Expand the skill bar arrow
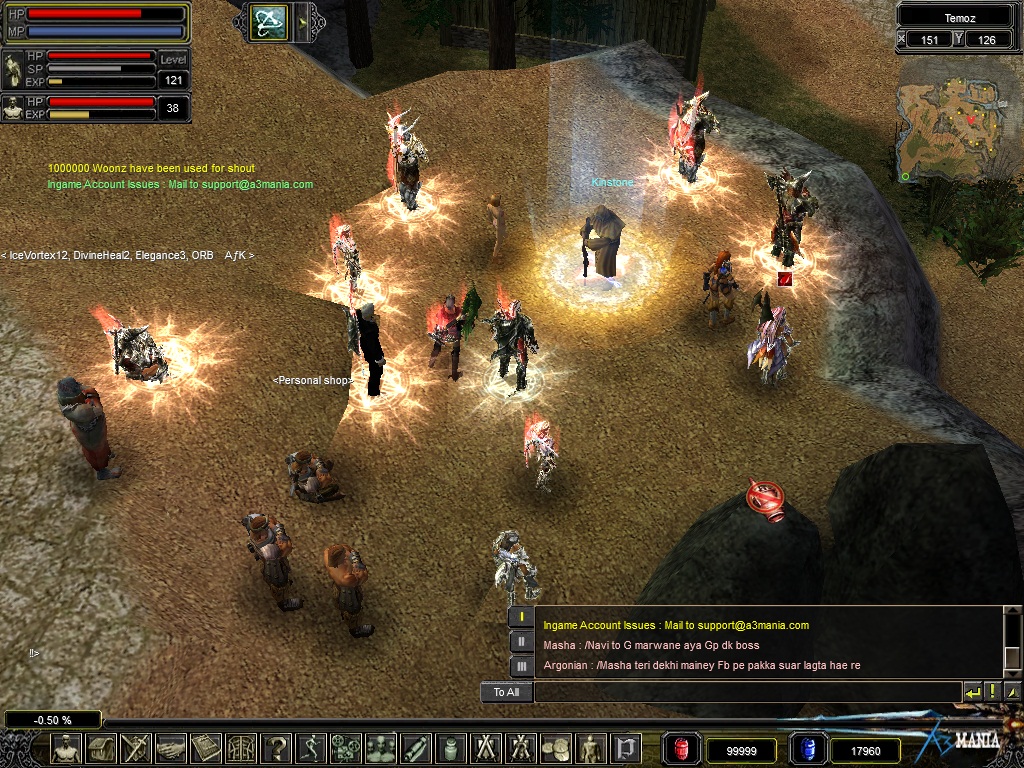This screenshot has width=1024, height=768. (302, 21)
